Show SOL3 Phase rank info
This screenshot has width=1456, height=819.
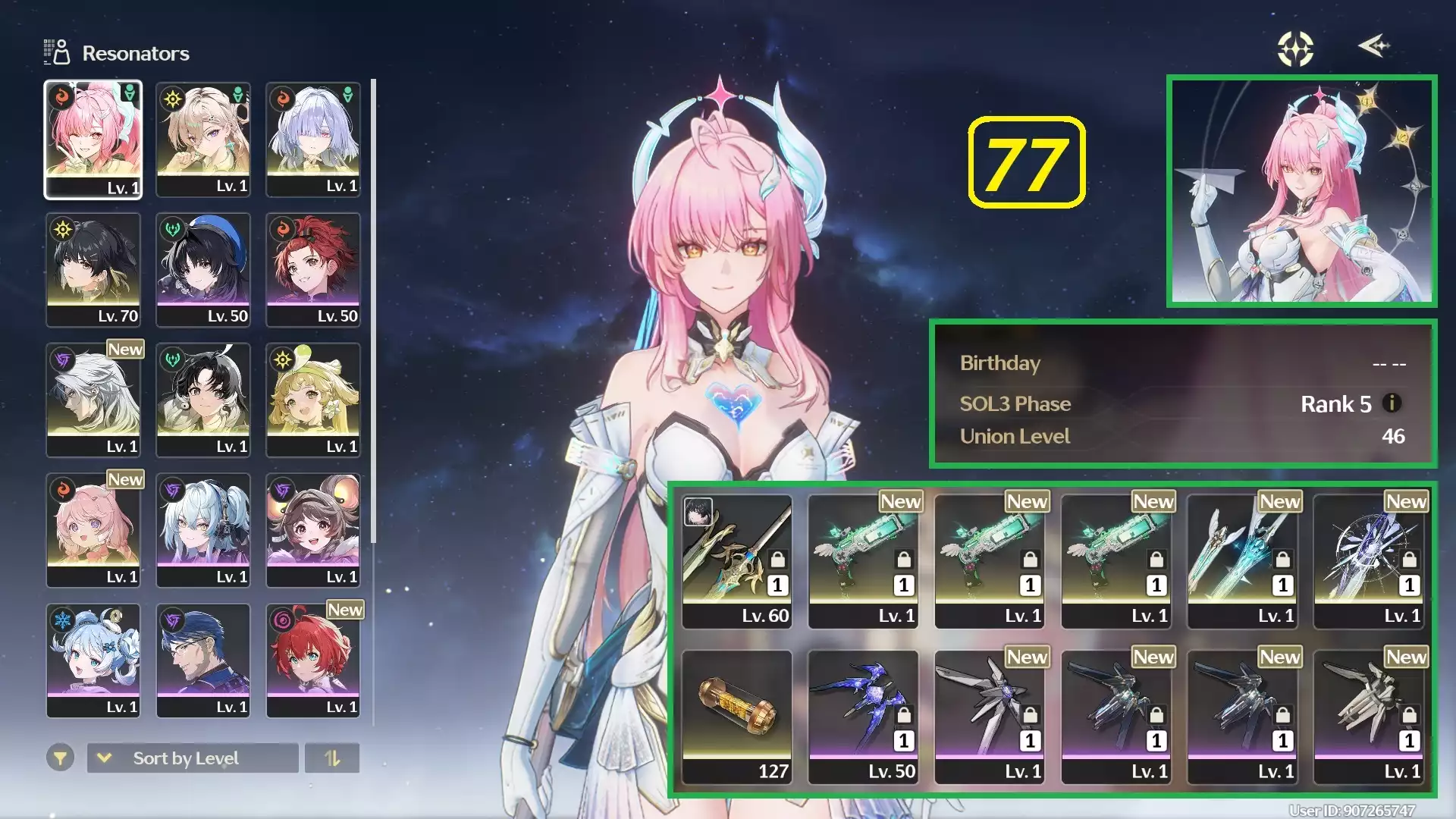click(x=1392, y=403)
